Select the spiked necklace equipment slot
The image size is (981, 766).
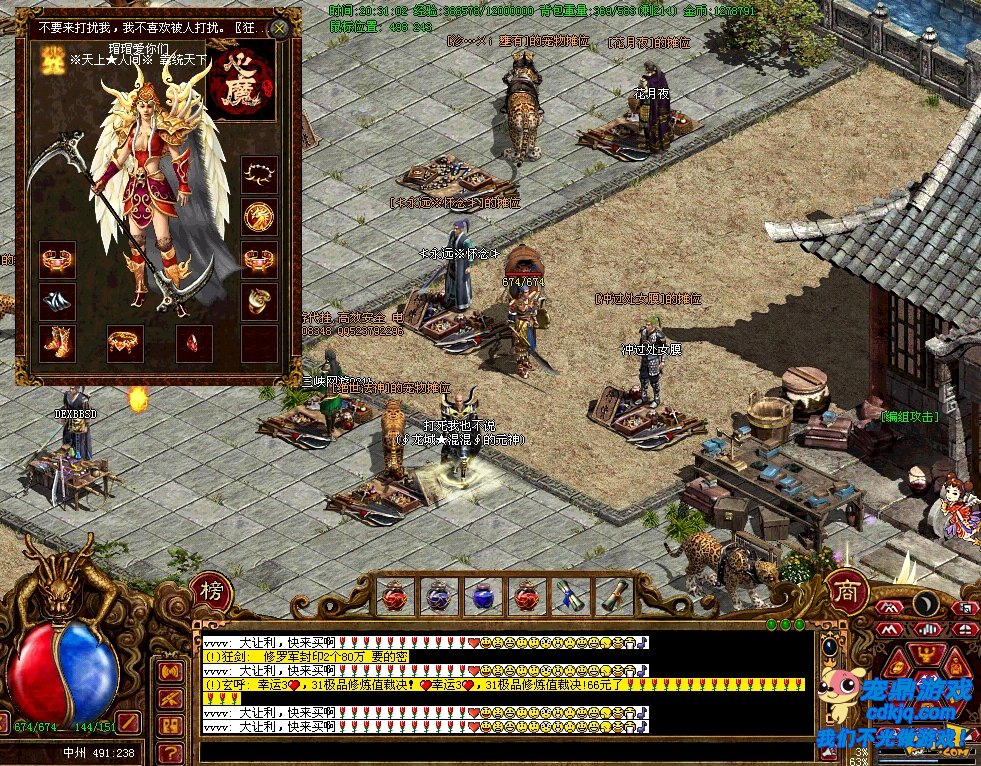(259, 174)
